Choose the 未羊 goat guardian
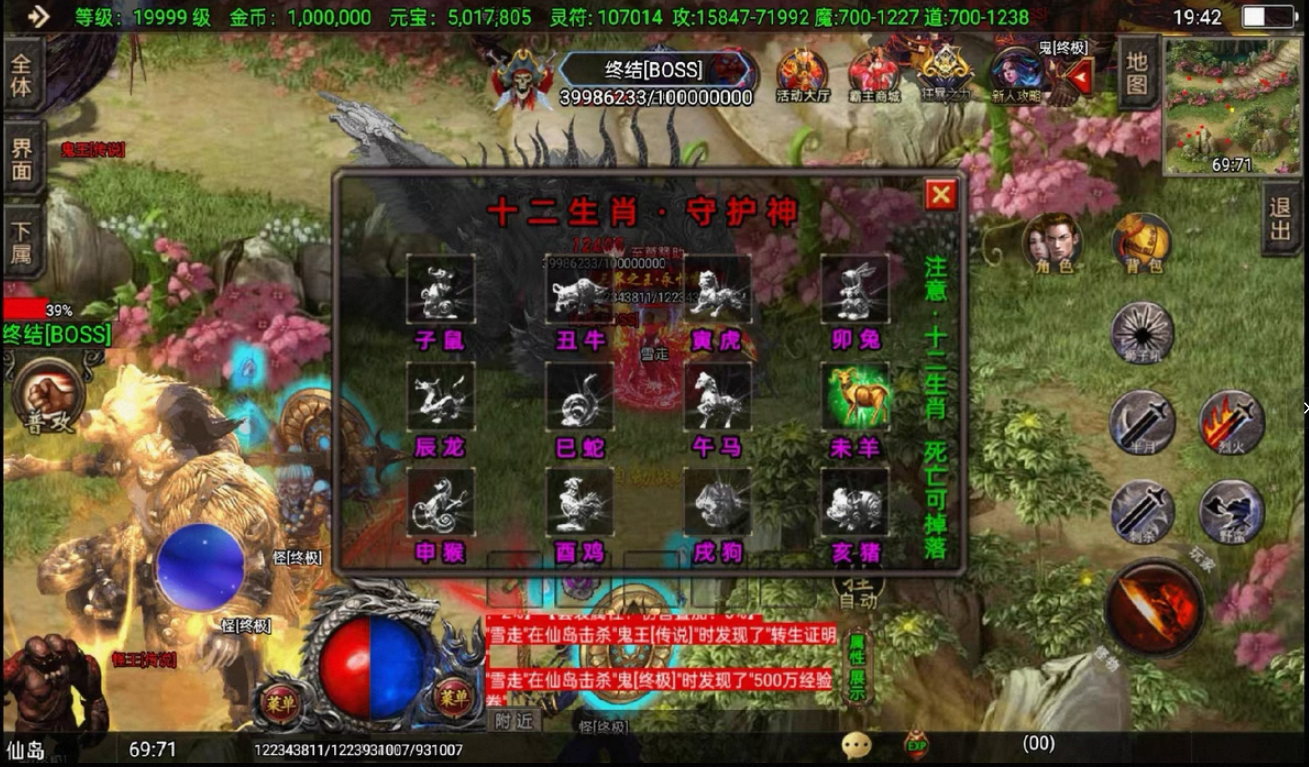1309x767 pixels. tap(855, 397)
